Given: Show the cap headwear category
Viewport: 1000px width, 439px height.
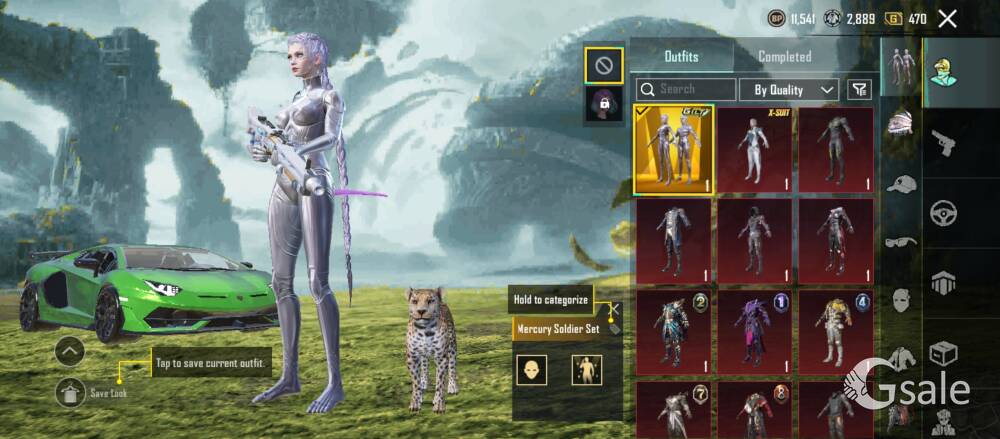Looking at the screenshot, I should pos(901,184).
